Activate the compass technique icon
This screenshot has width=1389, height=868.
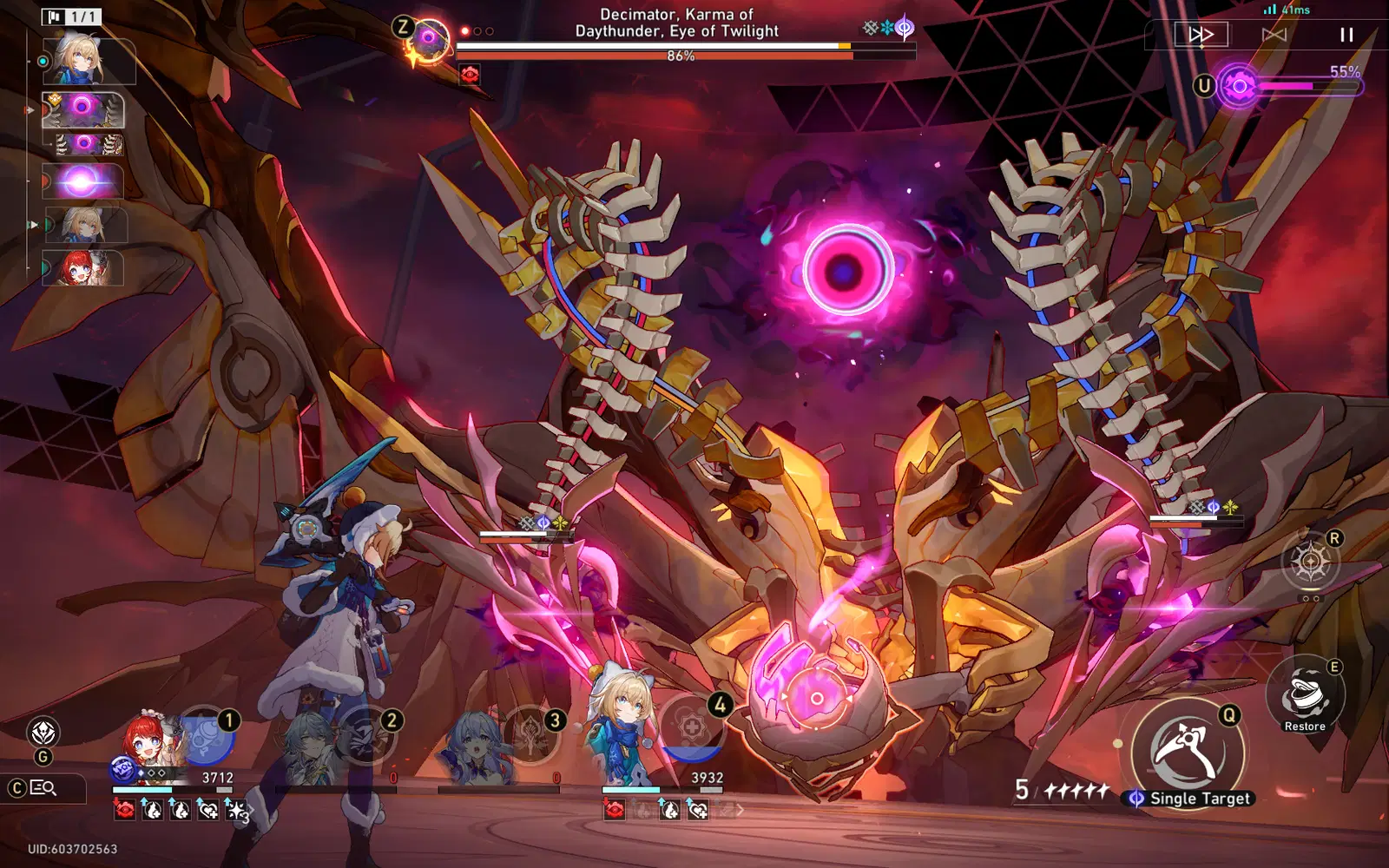(x=1310, y=562)
